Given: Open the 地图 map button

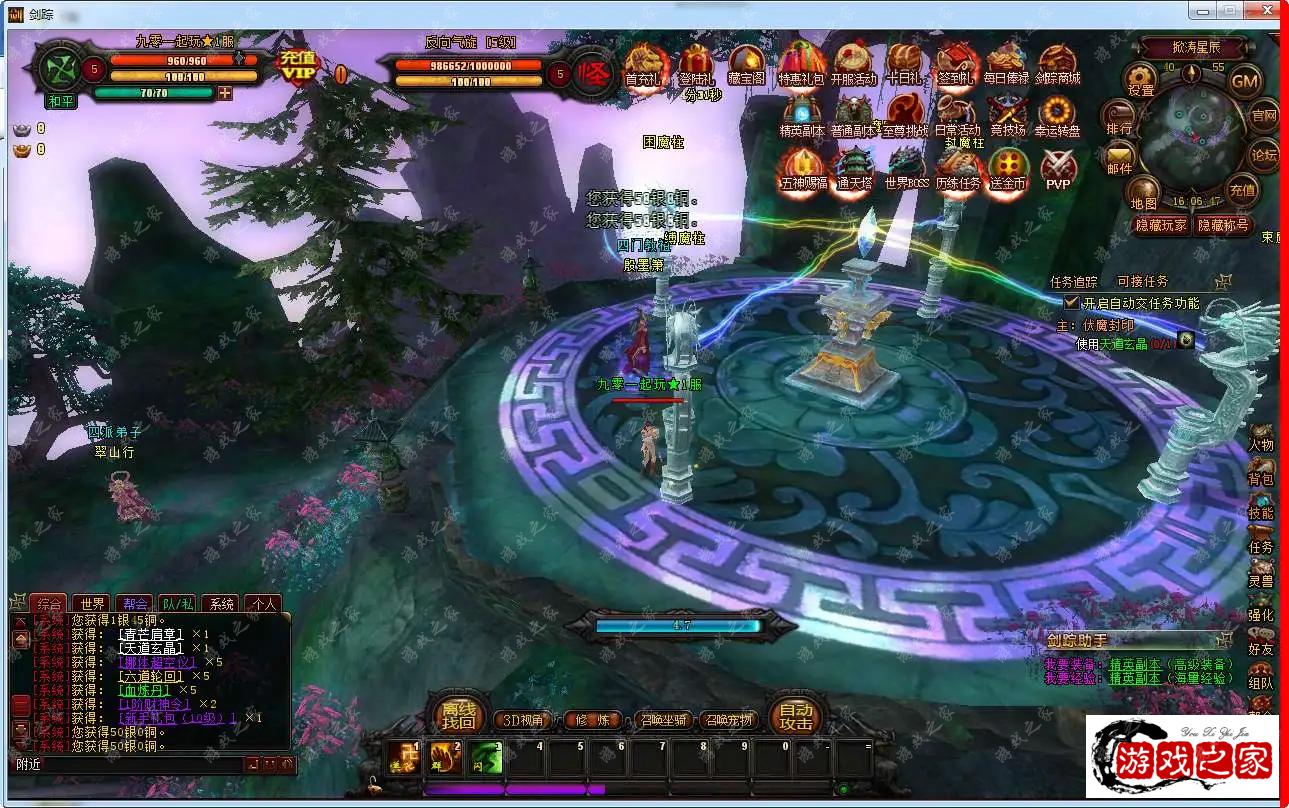Looking at the screenshot, I should pos(1143,193).
